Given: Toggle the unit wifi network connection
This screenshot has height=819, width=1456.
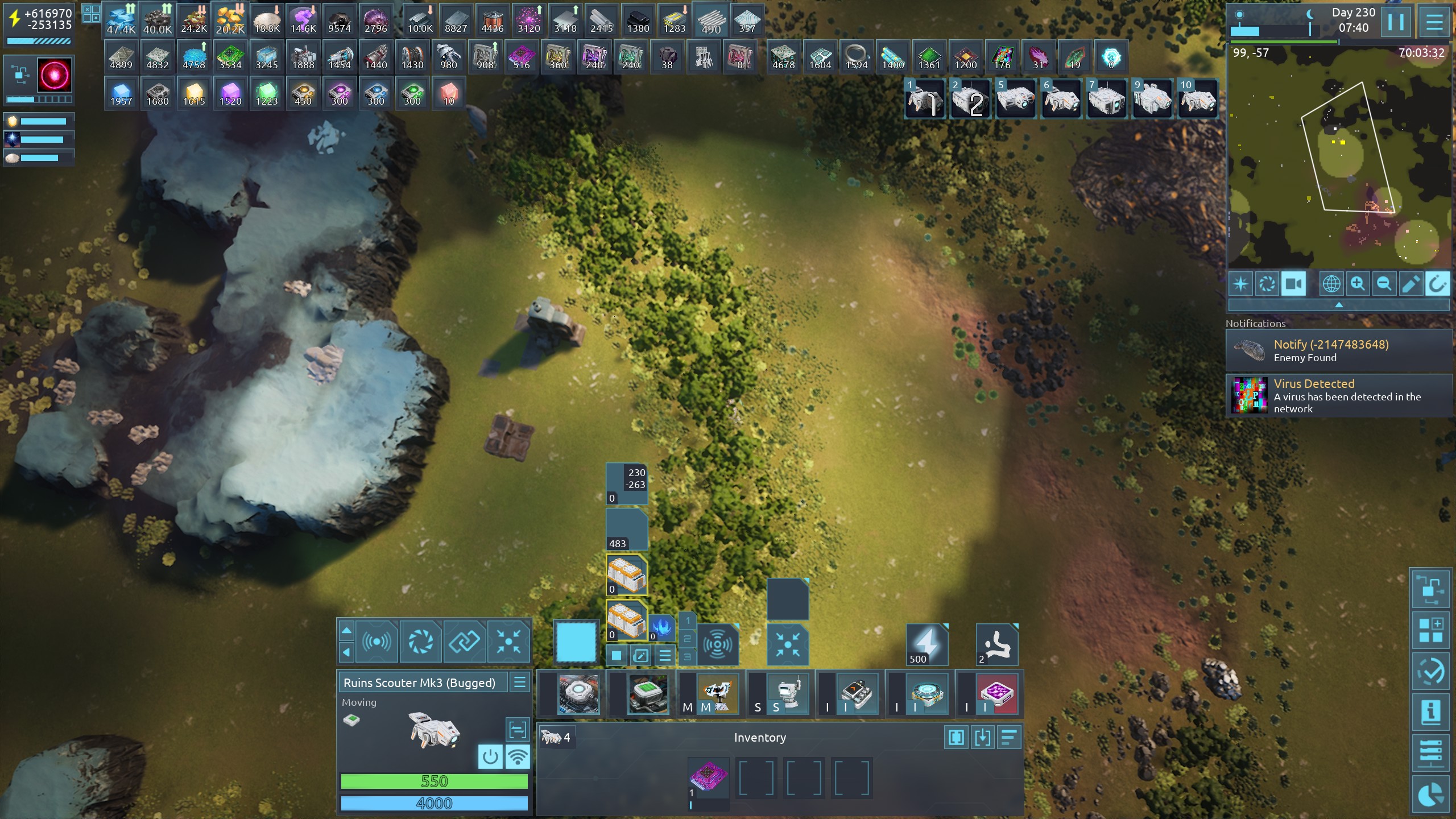Looking at the screenshot, I should pos(518,757).
